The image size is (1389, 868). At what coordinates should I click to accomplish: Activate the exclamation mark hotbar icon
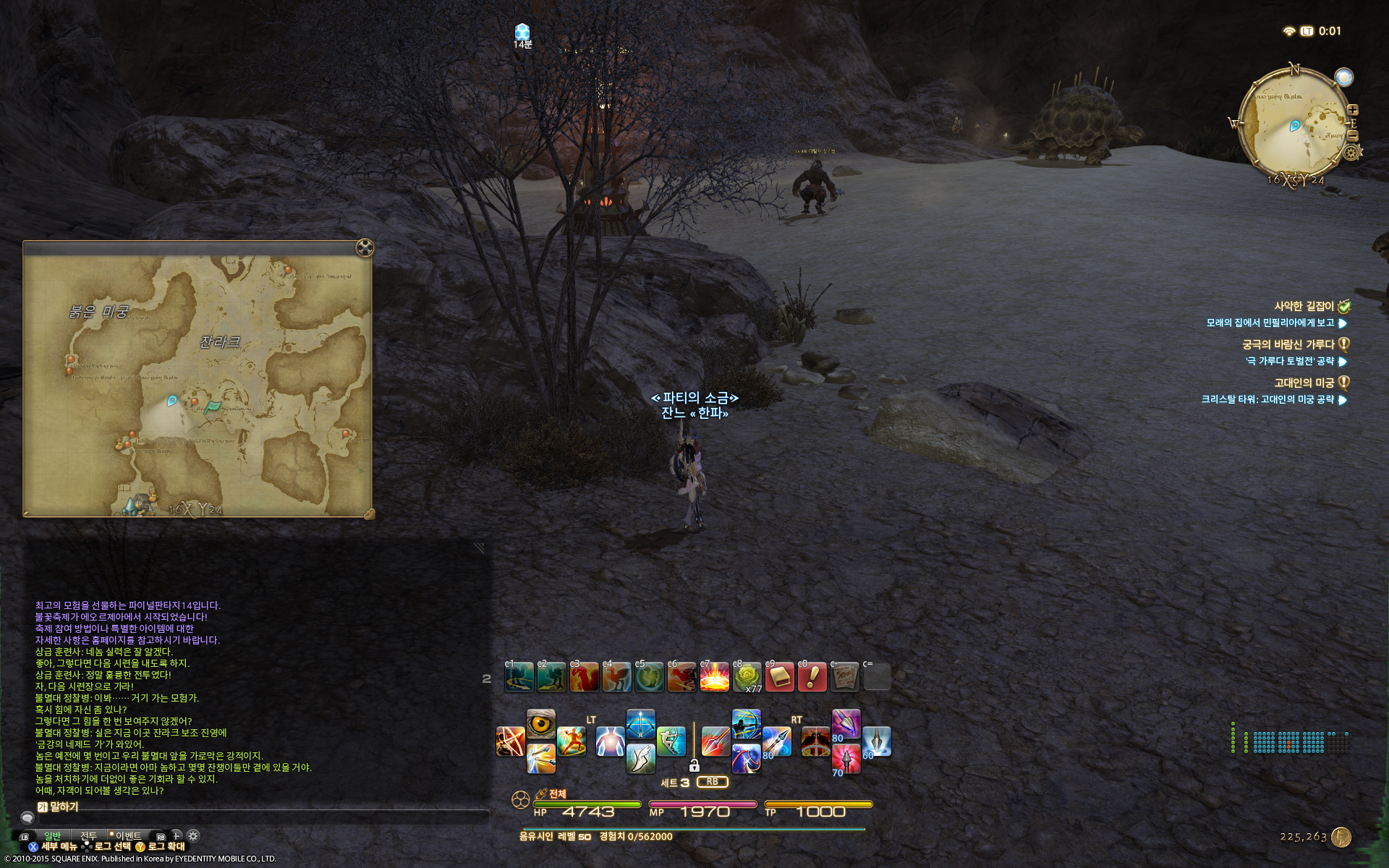click(x=812, y=677)
